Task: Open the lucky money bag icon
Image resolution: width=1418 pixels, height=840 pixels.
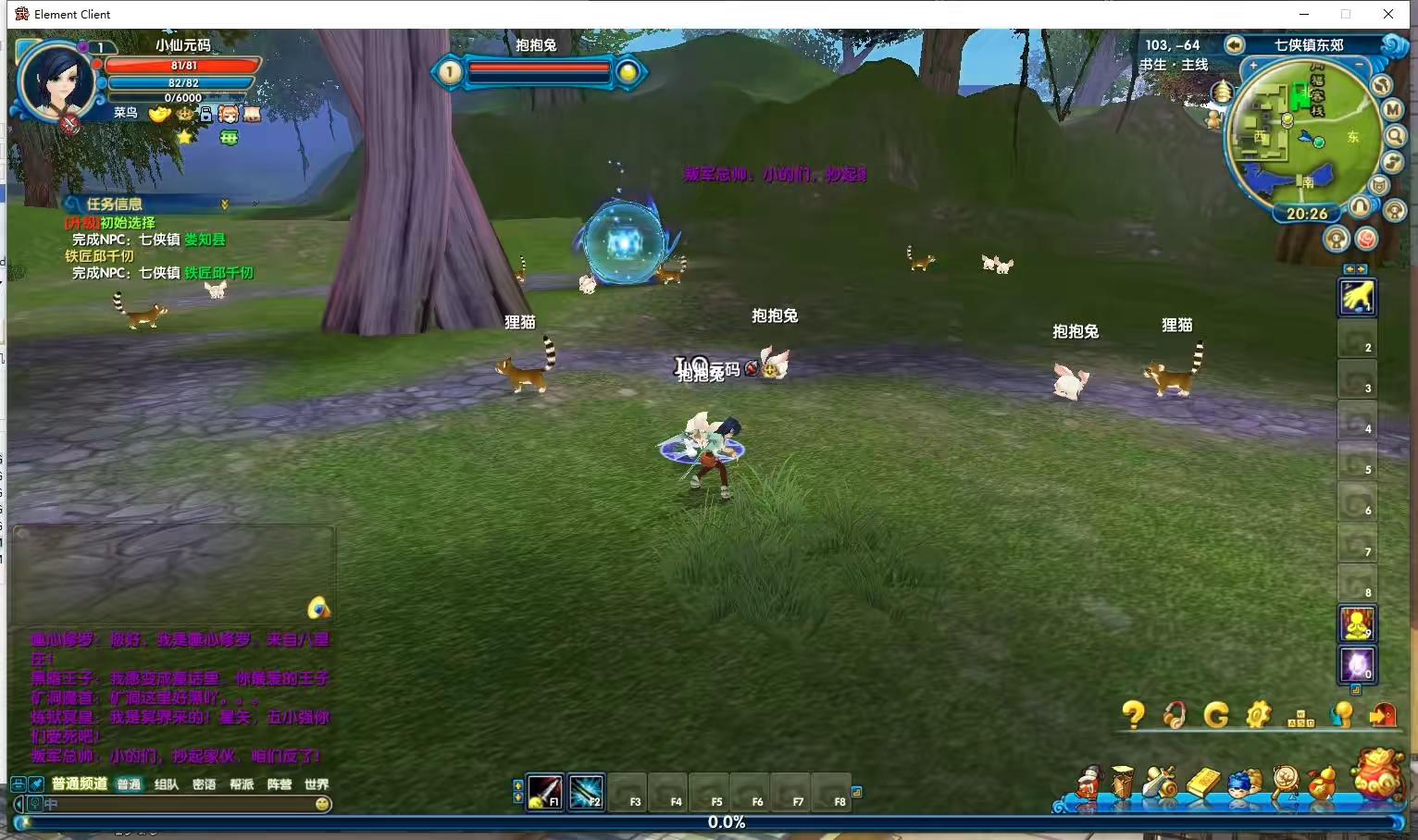Action: click(1379, 773)
